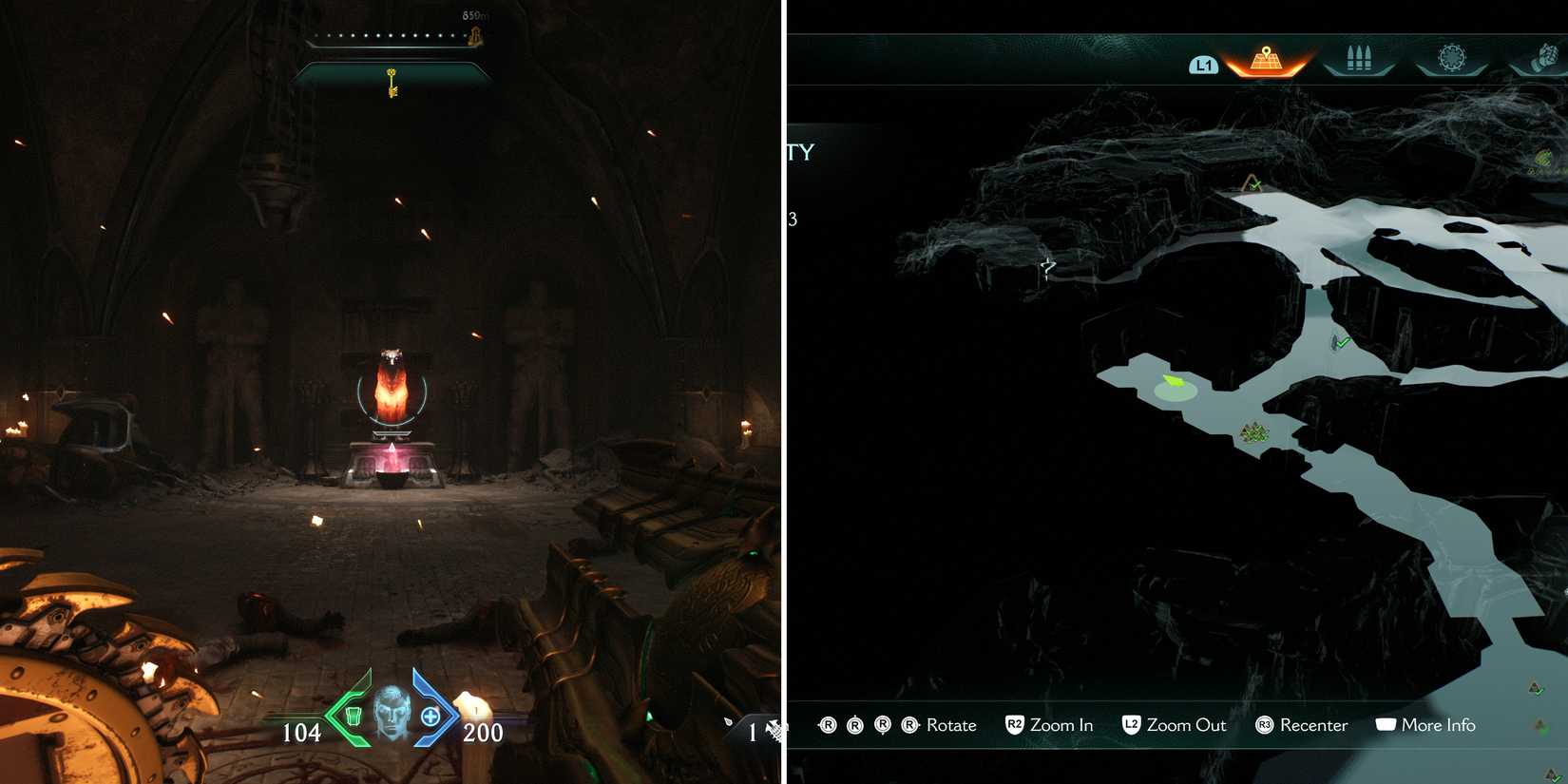Toggle map rotation with the R-stick prompt

coord(870,724)
